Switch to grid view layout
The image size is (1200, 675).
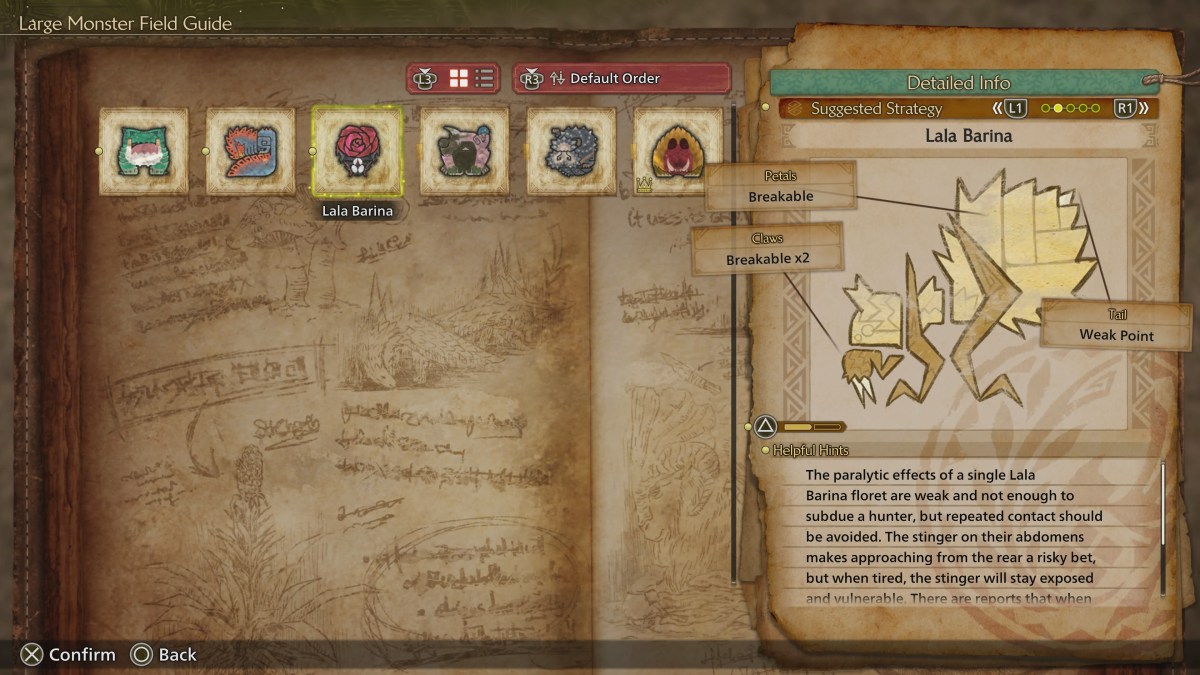459,78
